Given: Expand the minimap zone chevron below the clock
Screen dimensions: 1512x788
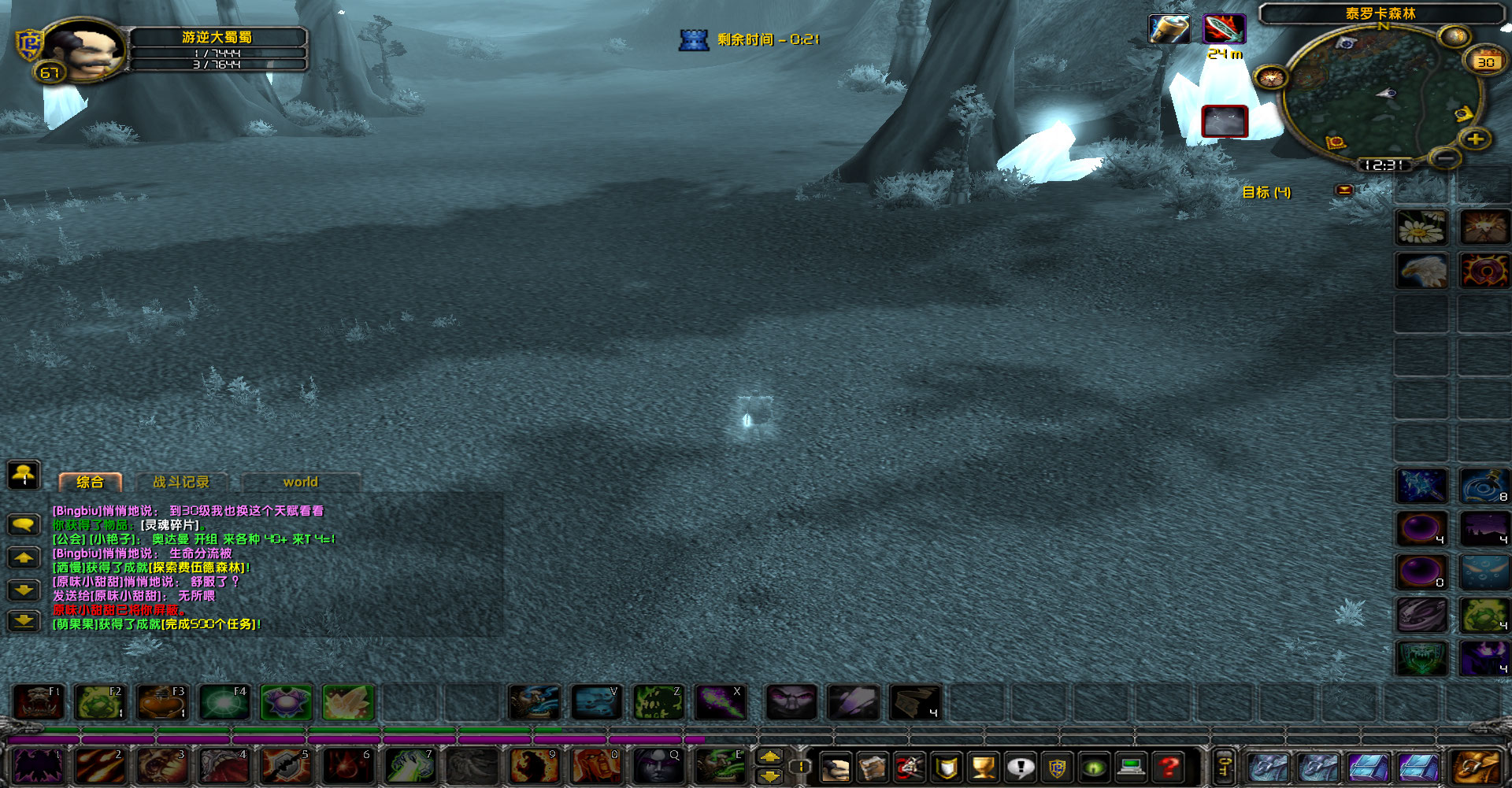Looking at the screenshot, I should (1345, 191).
